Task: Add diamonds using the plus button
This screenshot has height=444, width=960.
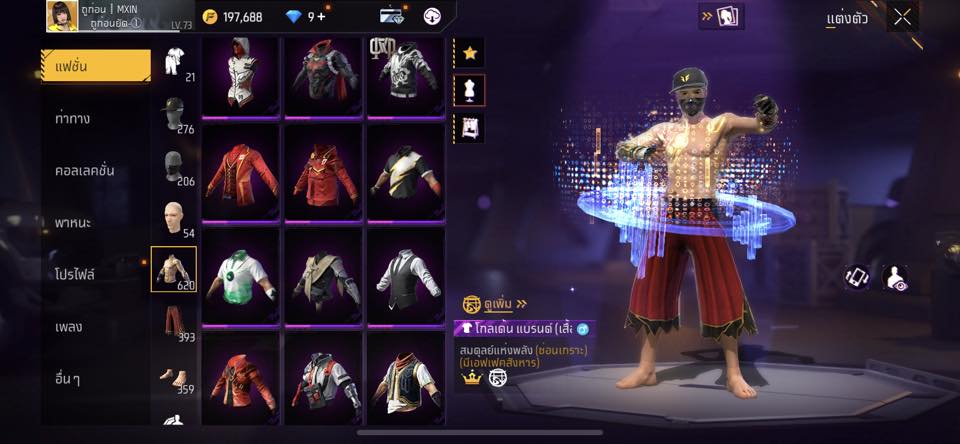Action: (x=322, y=17)
